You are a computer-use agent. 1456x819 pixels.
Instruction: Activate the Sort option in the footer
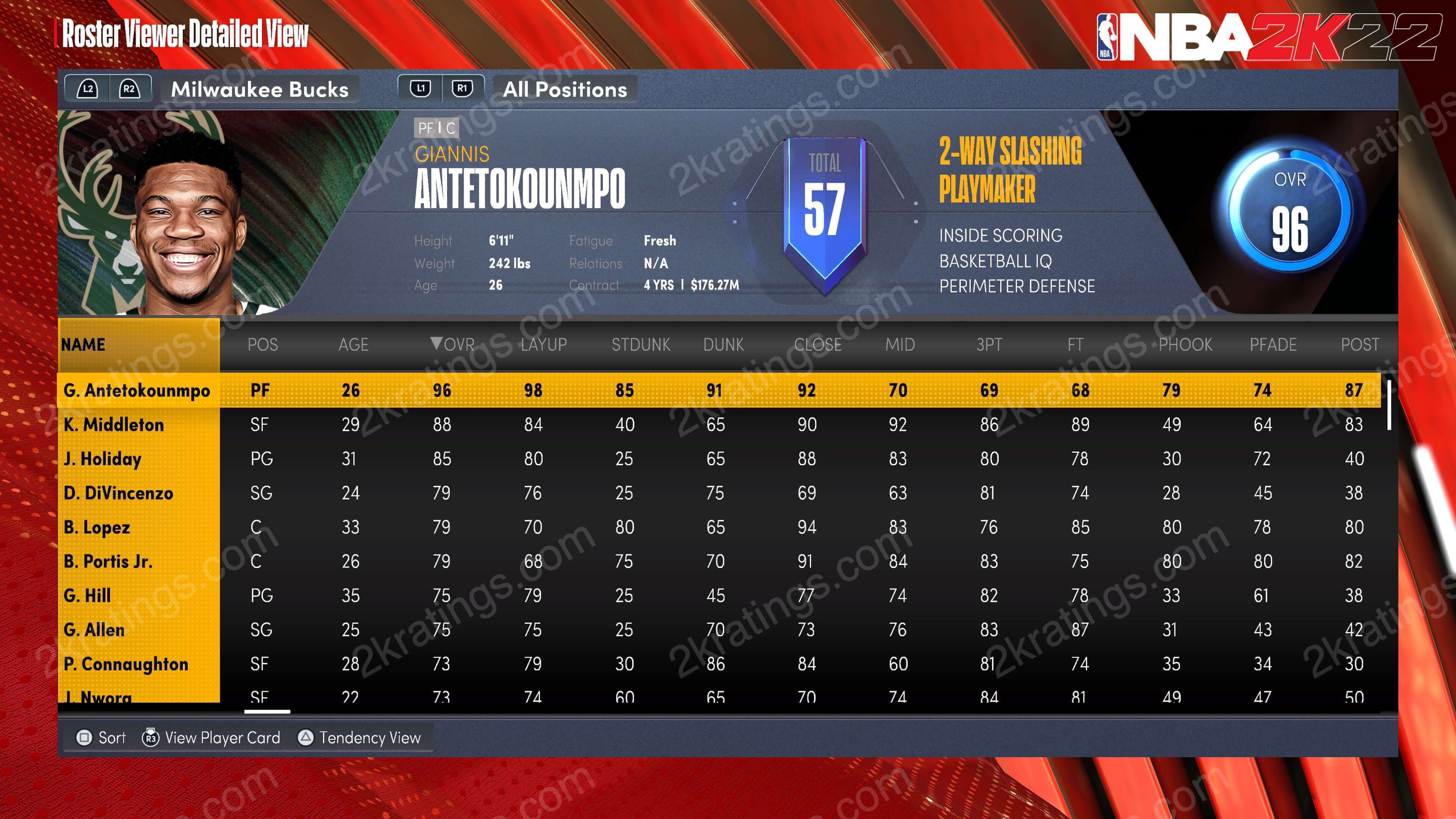(102, 737)
